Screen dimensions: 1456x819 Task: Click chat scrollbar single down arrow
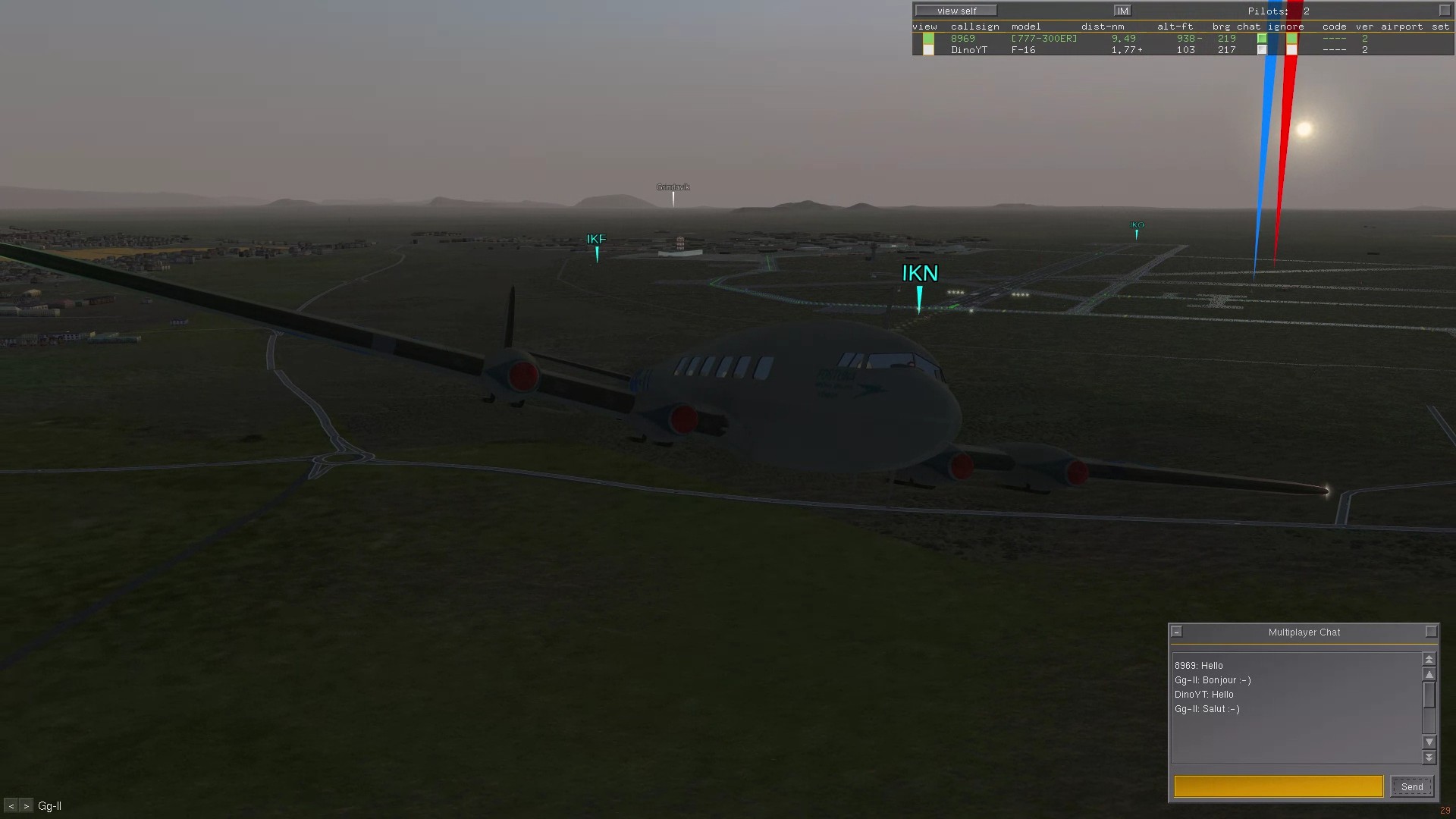coord(1429,742)
